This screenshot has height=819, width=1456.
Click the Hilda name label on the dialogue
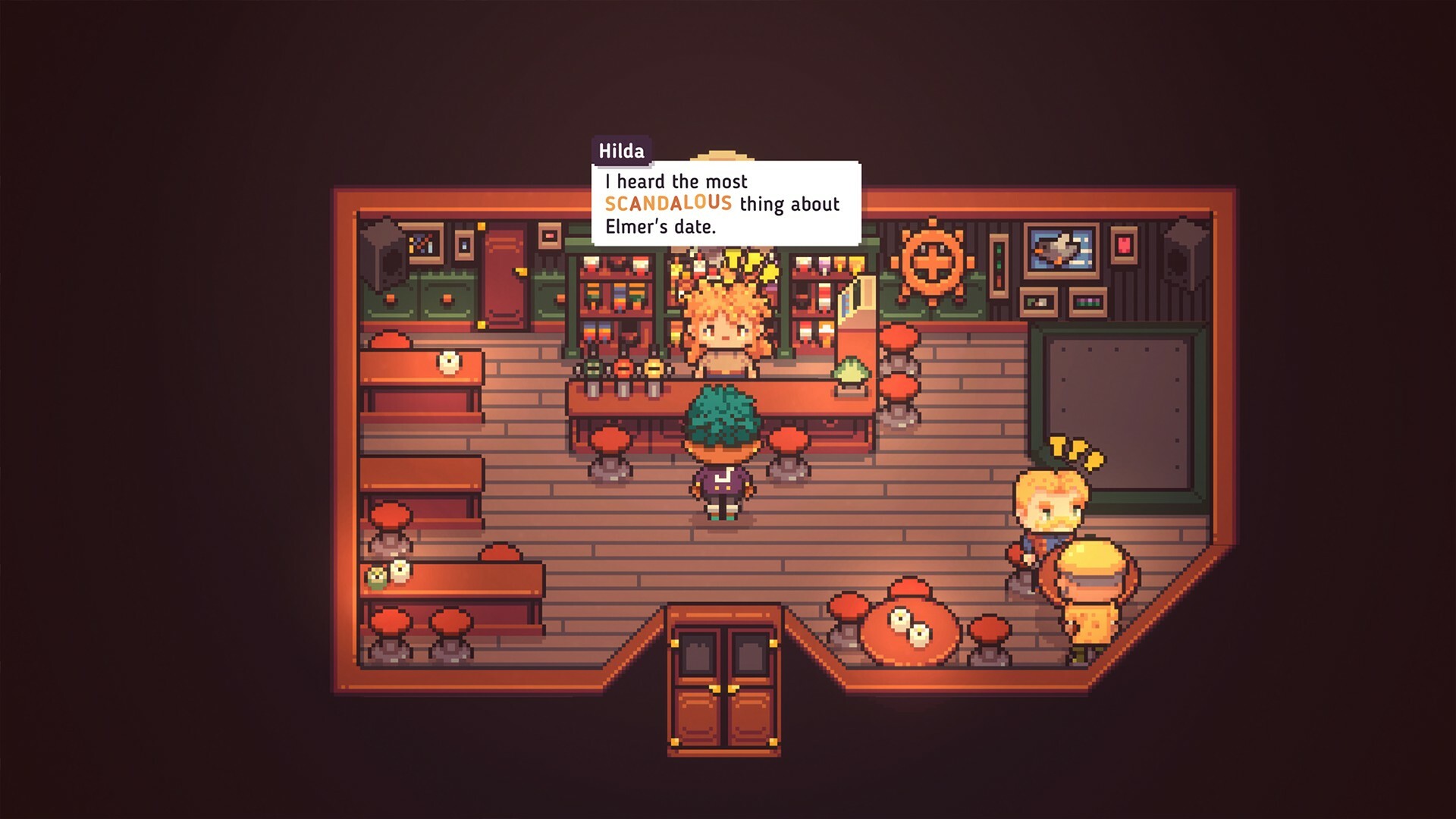pyautogui.click(x=622, y=150)
